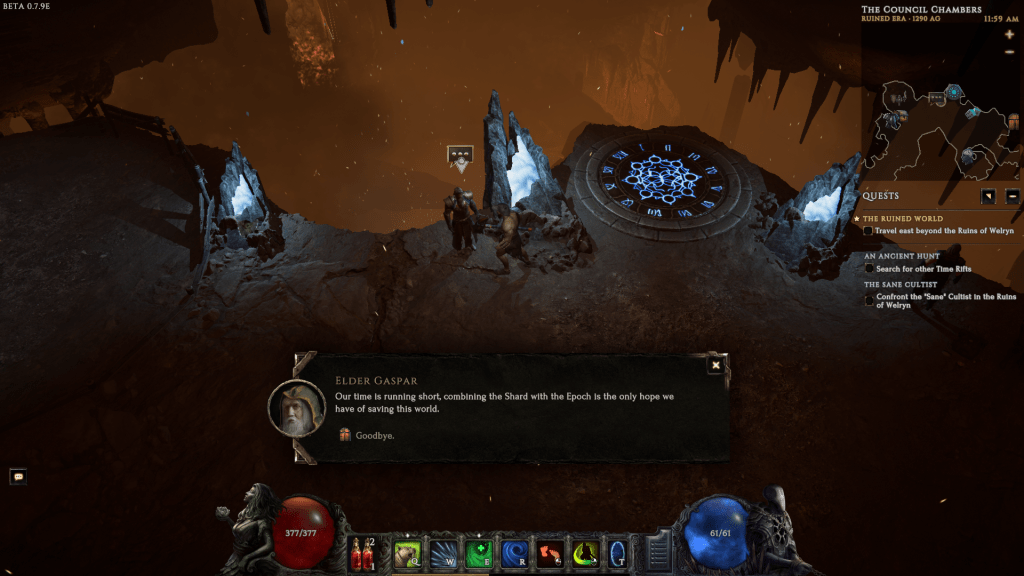The height and width of the screenshot is (576, 1024).
Task: Activate the bear summon ability on Q
Action: (408, 552)
